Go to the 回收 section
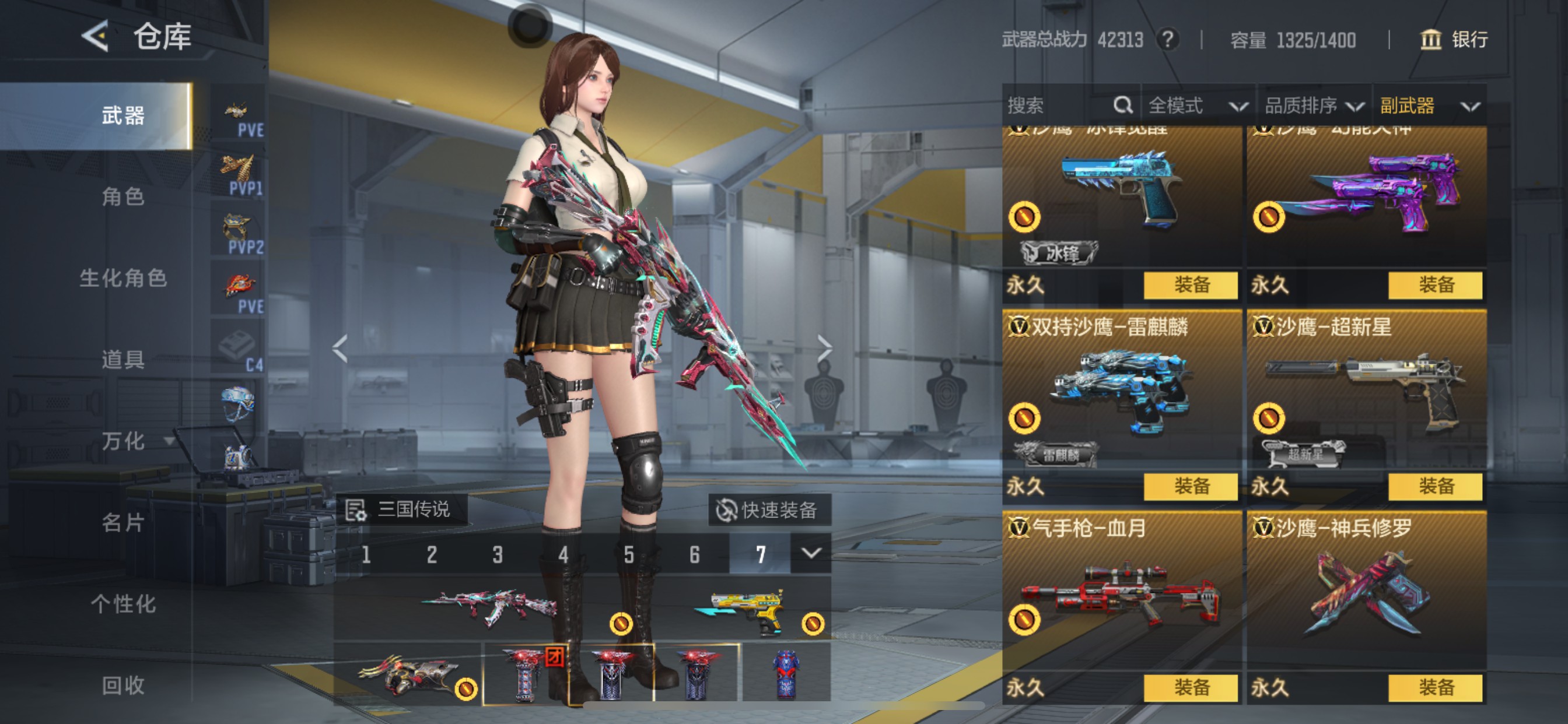Viewport: 1568px width, 724px height. 123,686
